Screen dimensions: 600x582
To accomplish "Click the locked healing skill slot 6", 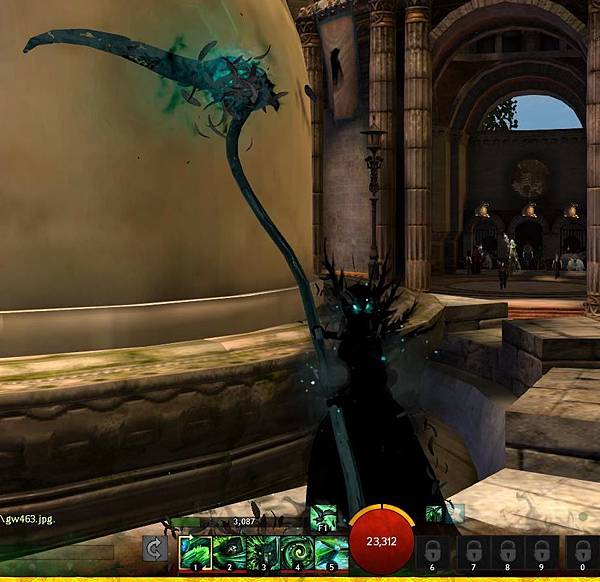I will pos(431,553).
